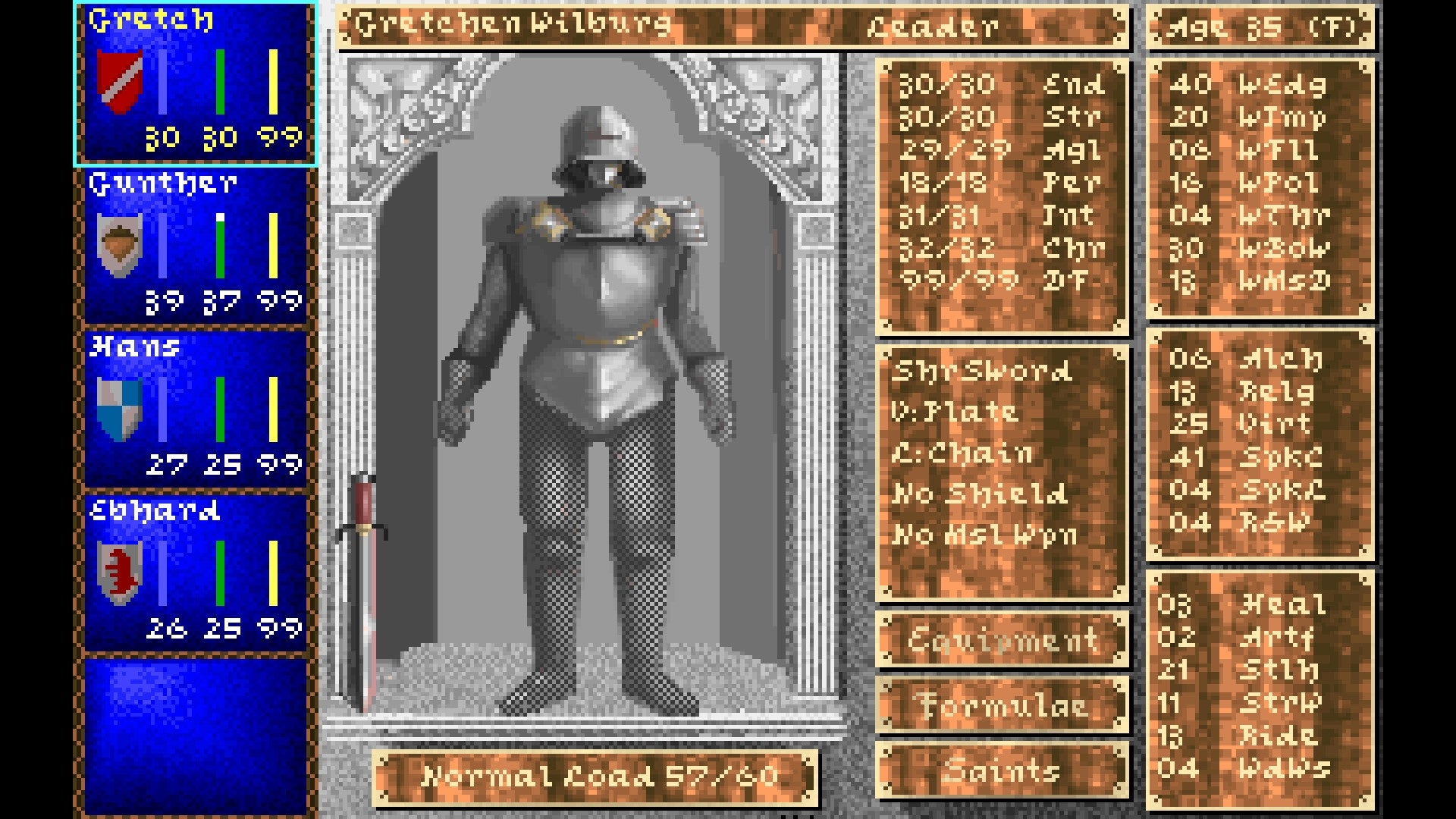Click the Normal Load 57/60 bar
This screenshot has width=1456, height=819.
[x=599, y=775]
